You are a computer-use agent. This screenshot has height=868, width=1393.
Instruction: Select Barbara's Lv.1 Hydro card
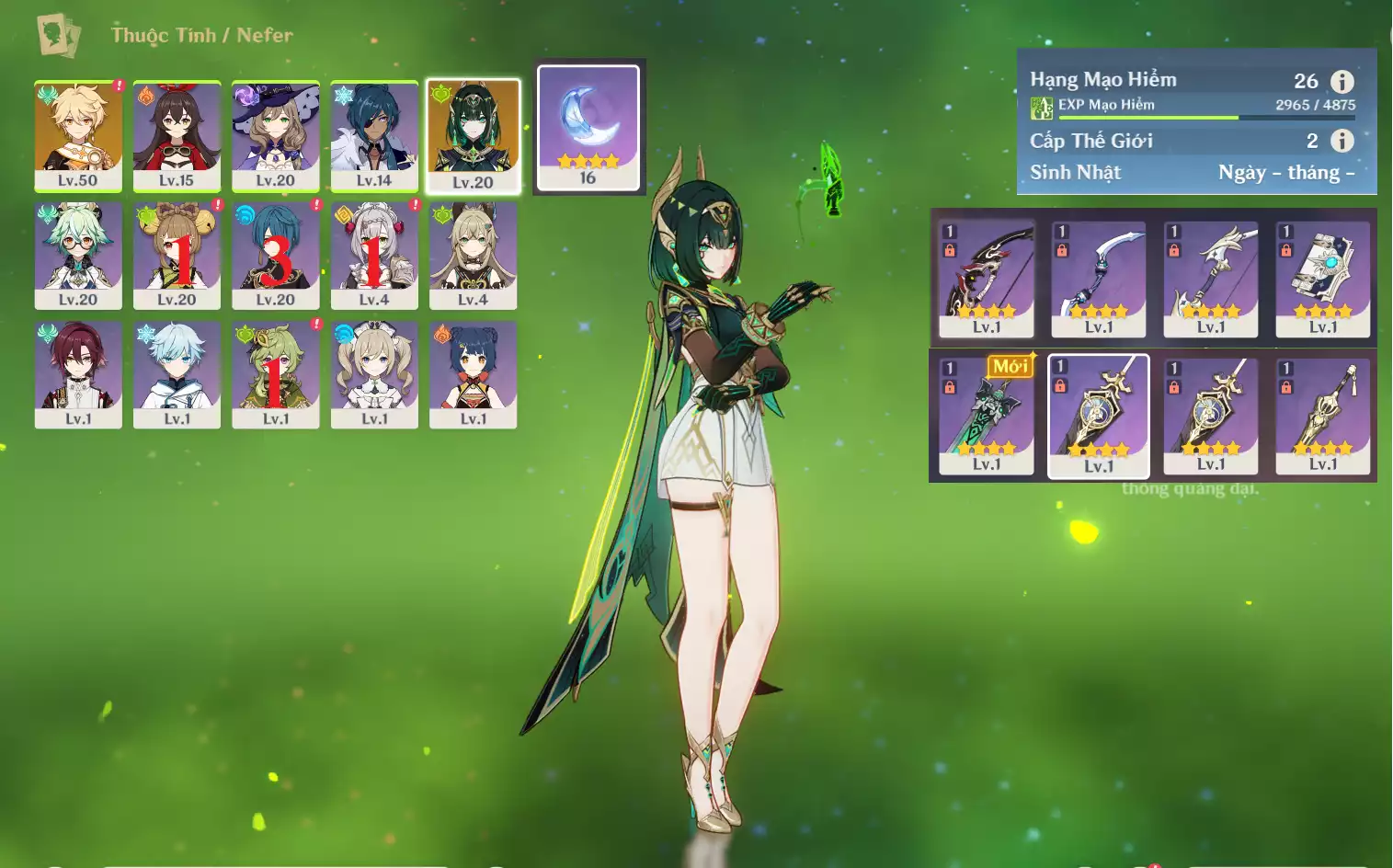[x=374, y=374]
